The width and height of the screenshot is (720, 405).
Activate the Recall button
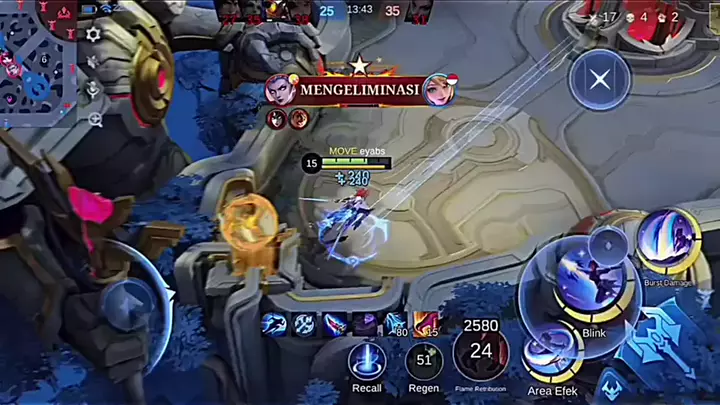pos(366,361)
